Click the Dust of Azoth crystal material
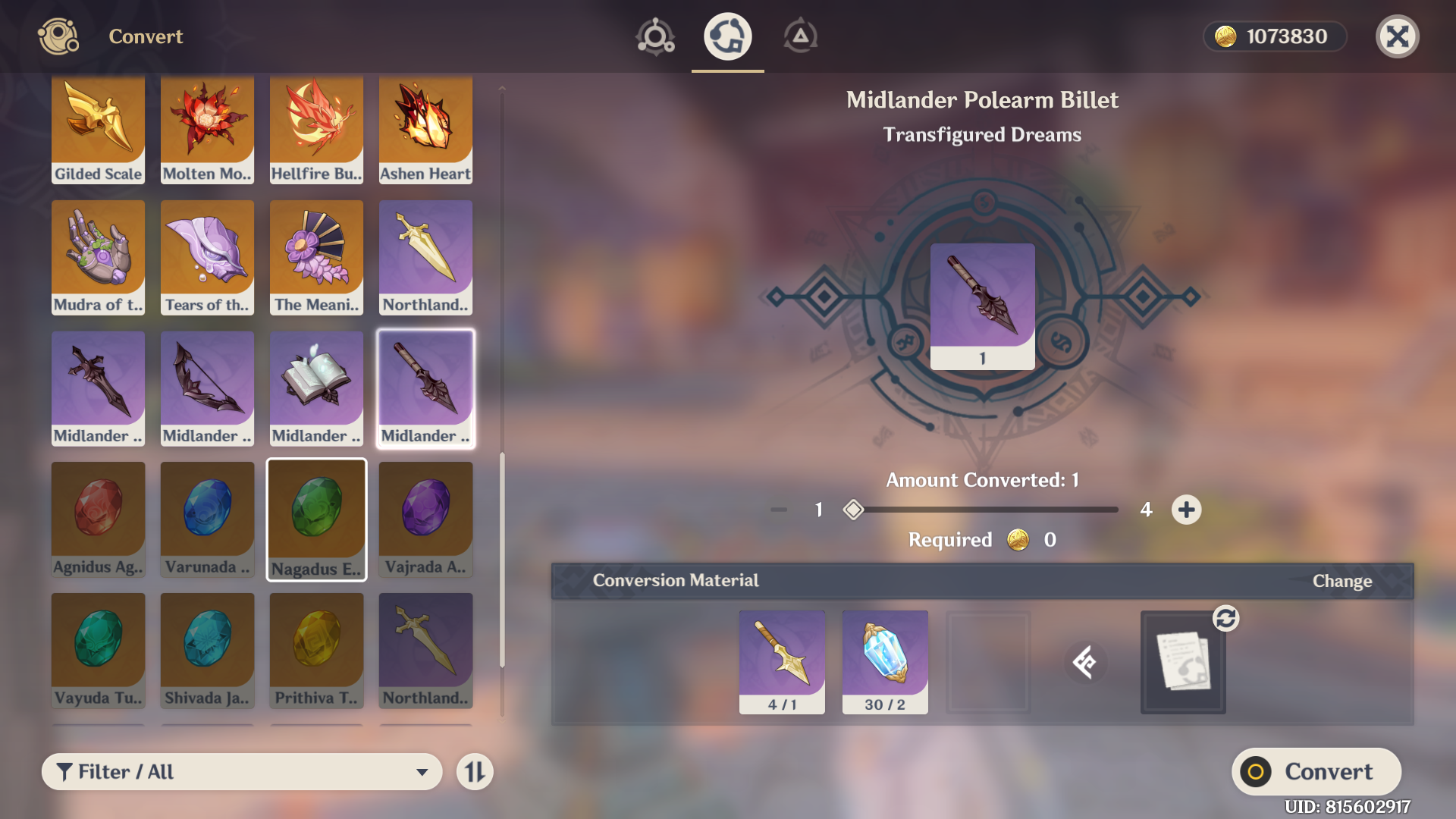Screen dimensions: 1456x819 [x=884, y=661]
